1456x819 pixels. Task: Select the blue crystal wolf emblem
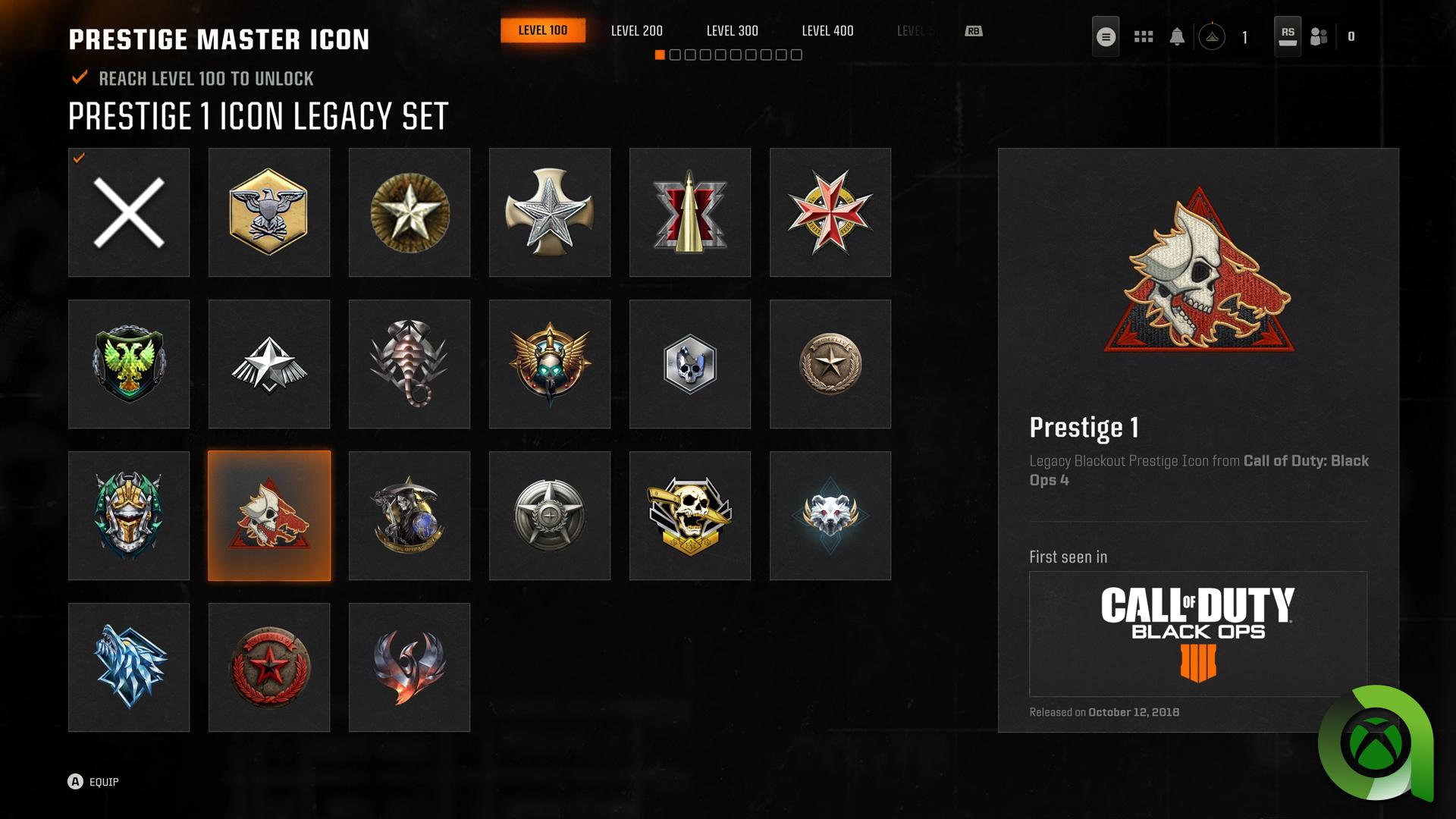pyautogui.click(x=129, y=667)
